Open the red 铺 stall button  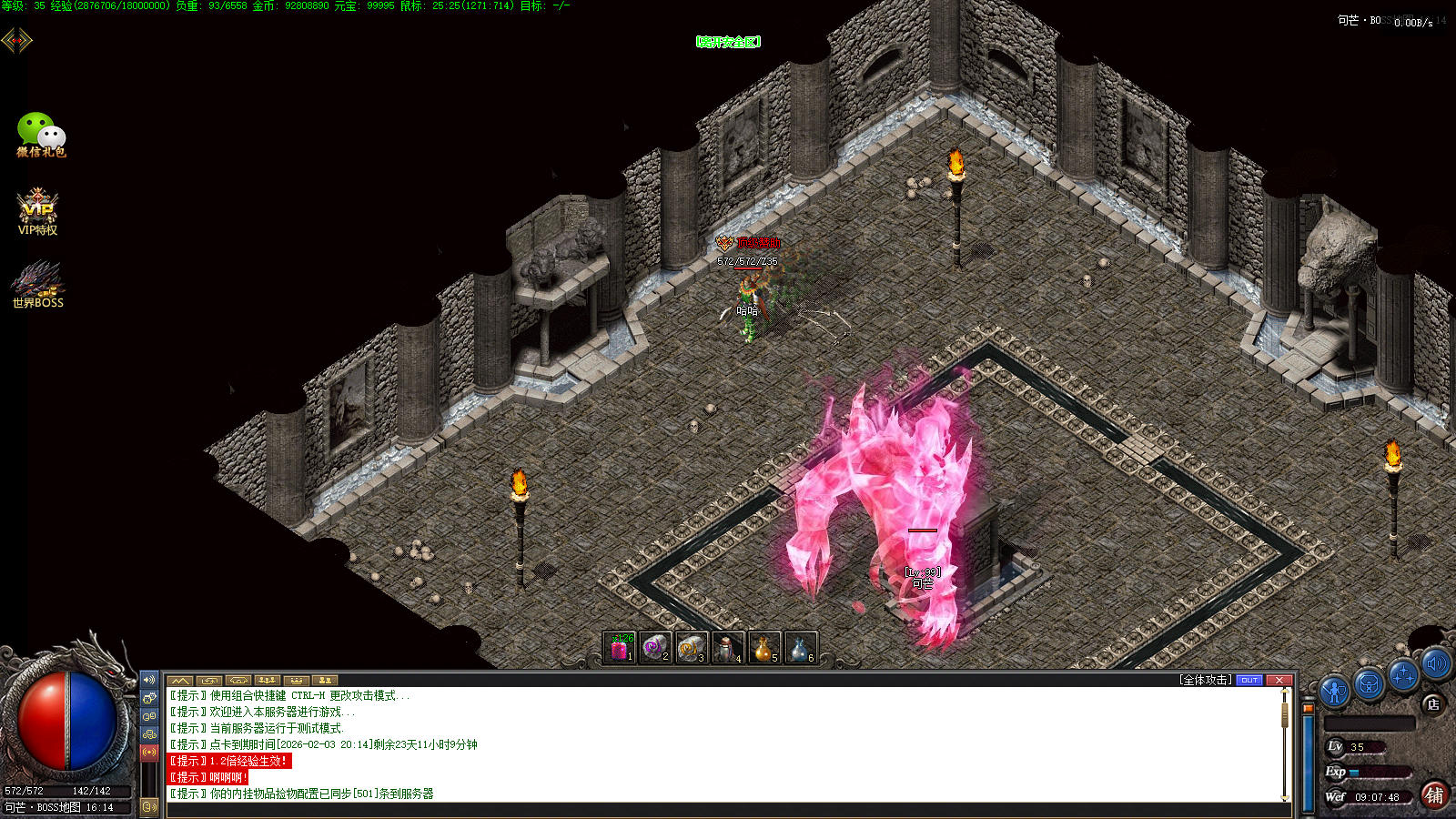click(x=1434, y=795)
